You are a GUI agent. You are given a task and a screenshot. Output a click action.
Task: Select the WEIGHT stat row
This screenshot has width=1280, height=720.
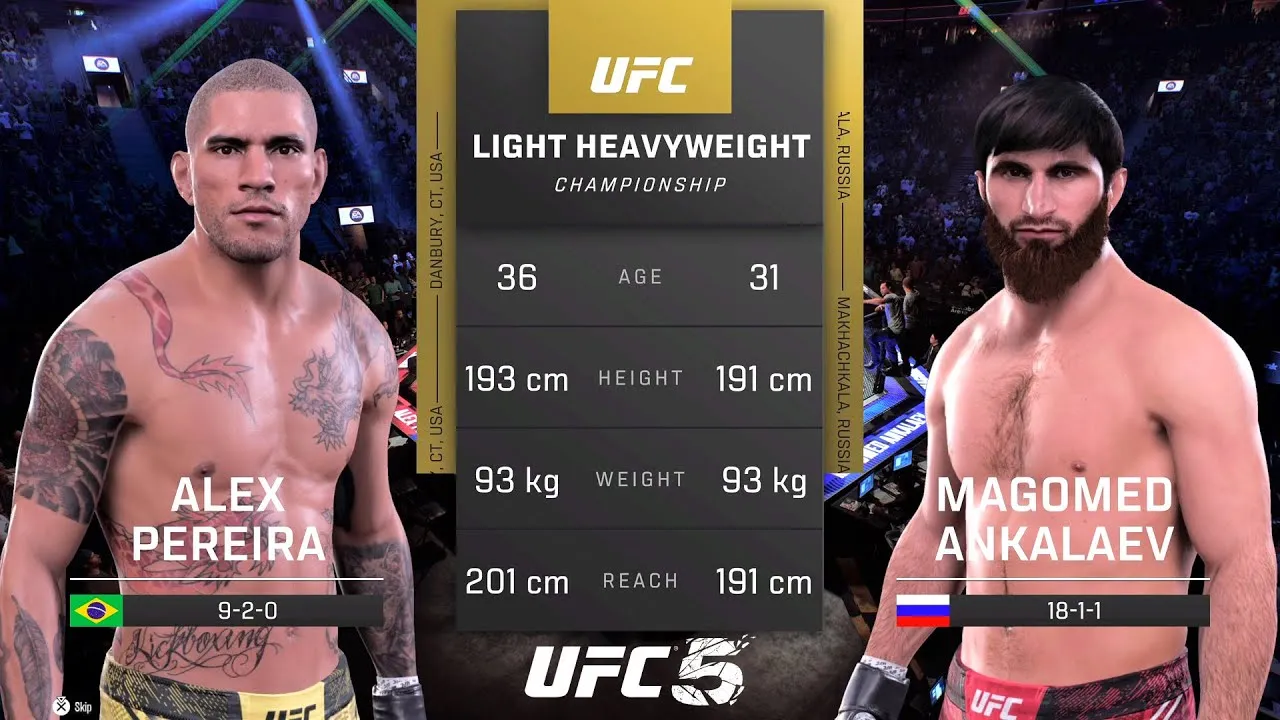point(640,479)
